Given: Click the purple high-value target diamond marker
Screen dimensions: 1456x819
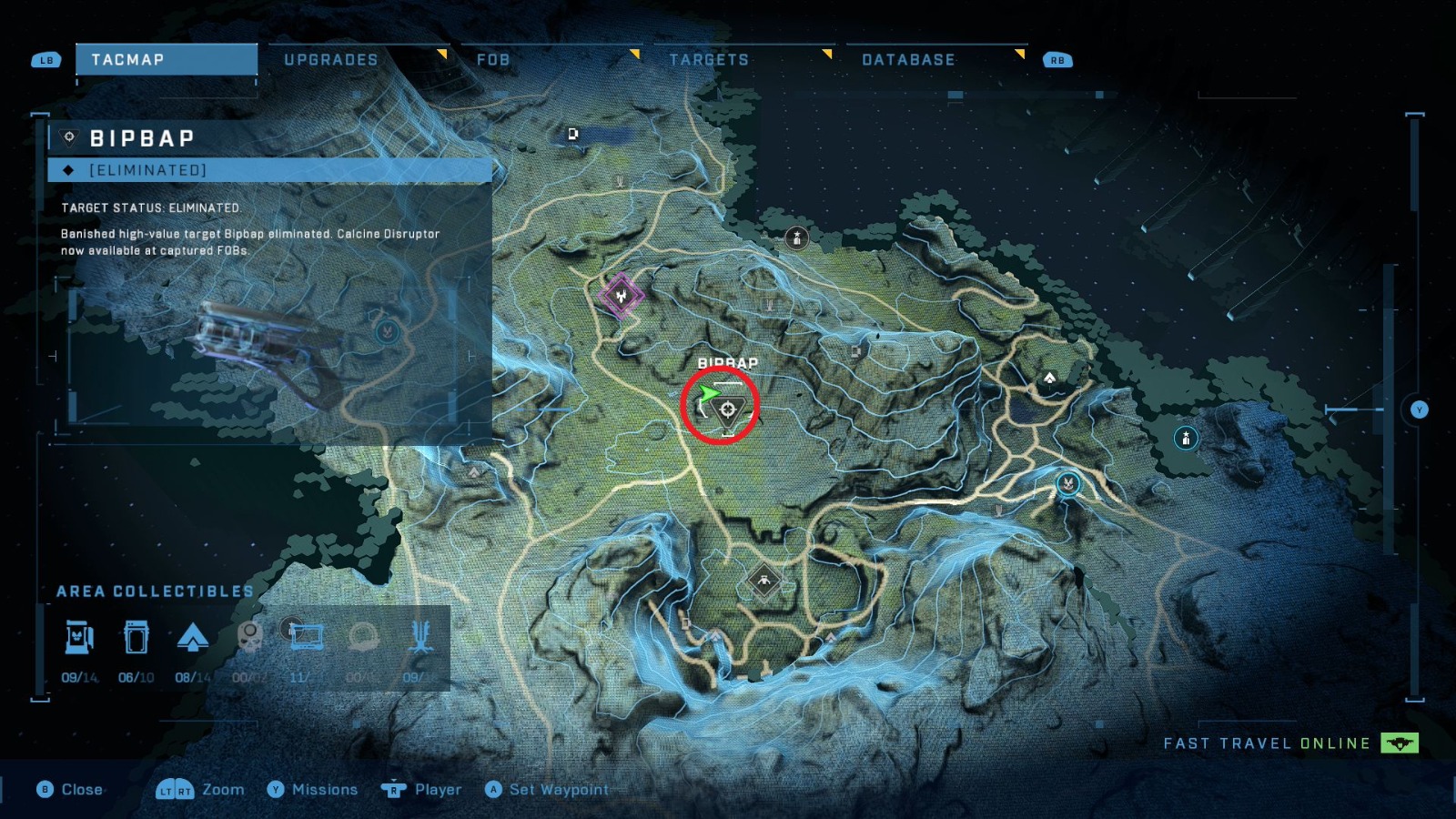Looking at the screenshot, I should click(x=620, y=295).
